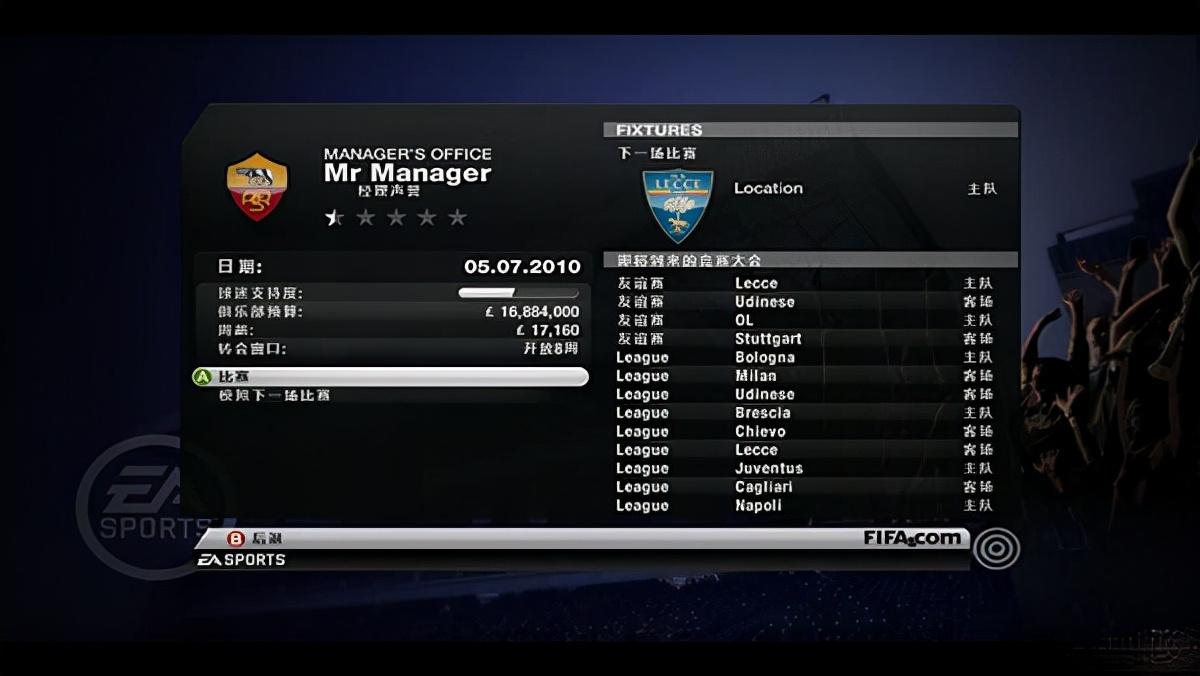
Task: Click the Lecce crest for next match
Action: [678, 205]
